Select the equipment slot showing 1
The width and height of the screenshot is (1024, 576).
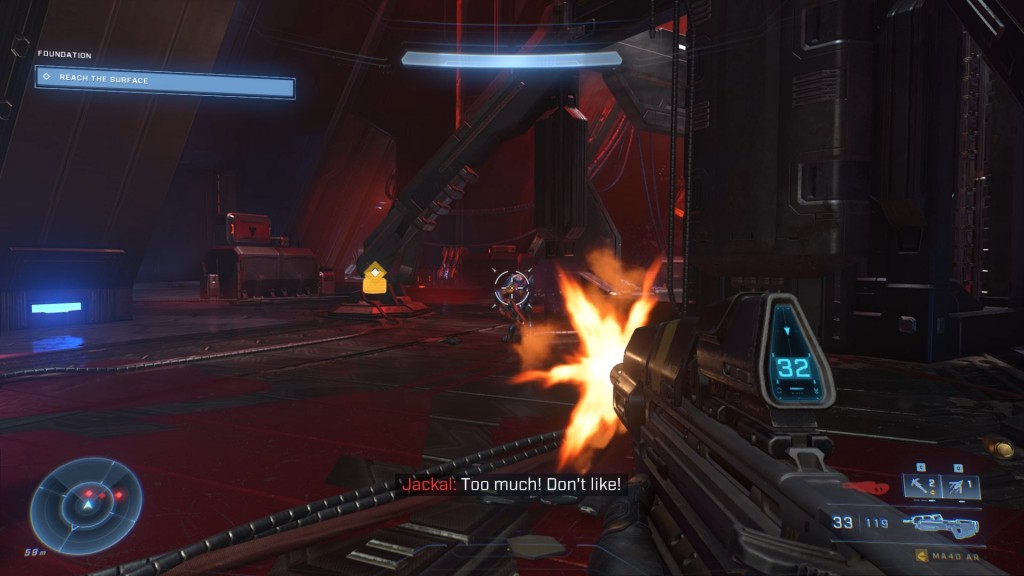tap(958, 487)
